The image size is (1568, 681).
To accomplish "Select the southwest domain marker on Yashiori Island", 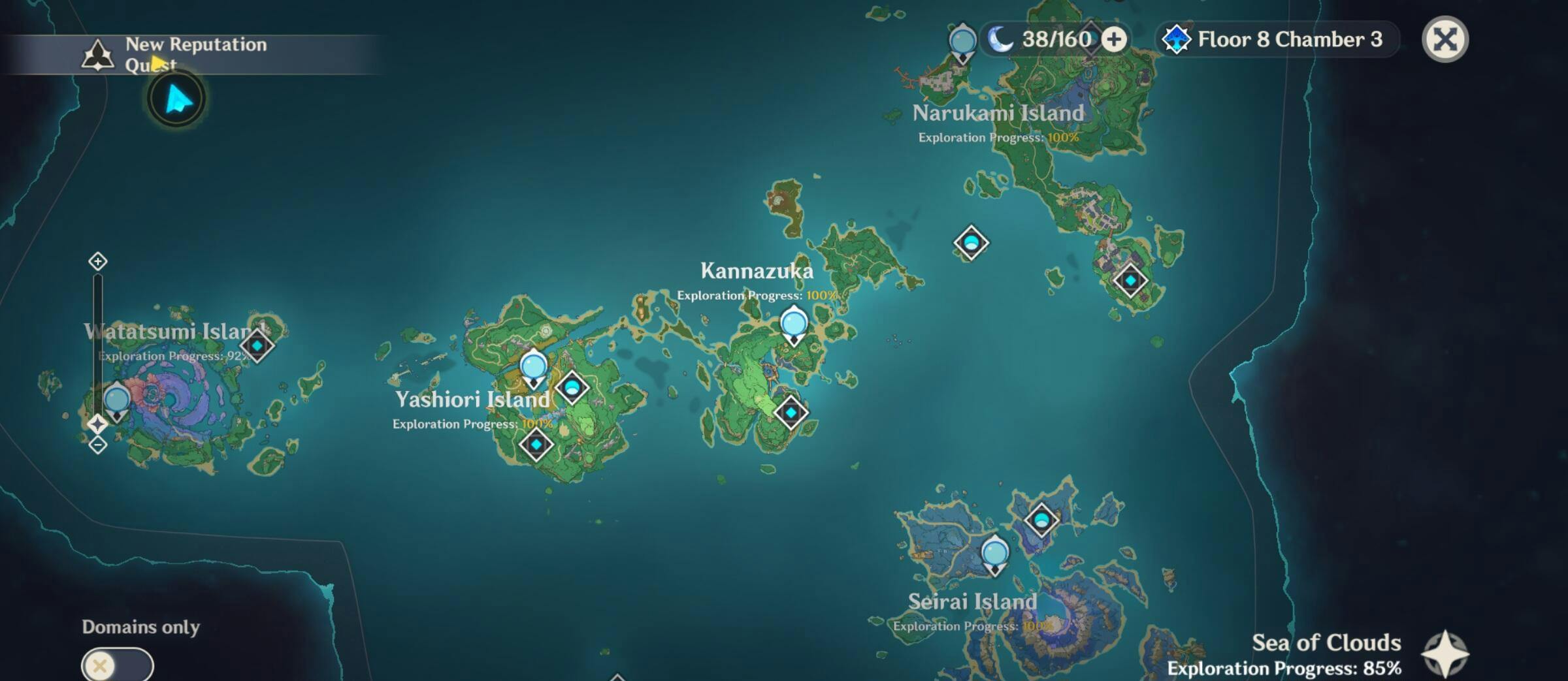I will tap(536, 445).
